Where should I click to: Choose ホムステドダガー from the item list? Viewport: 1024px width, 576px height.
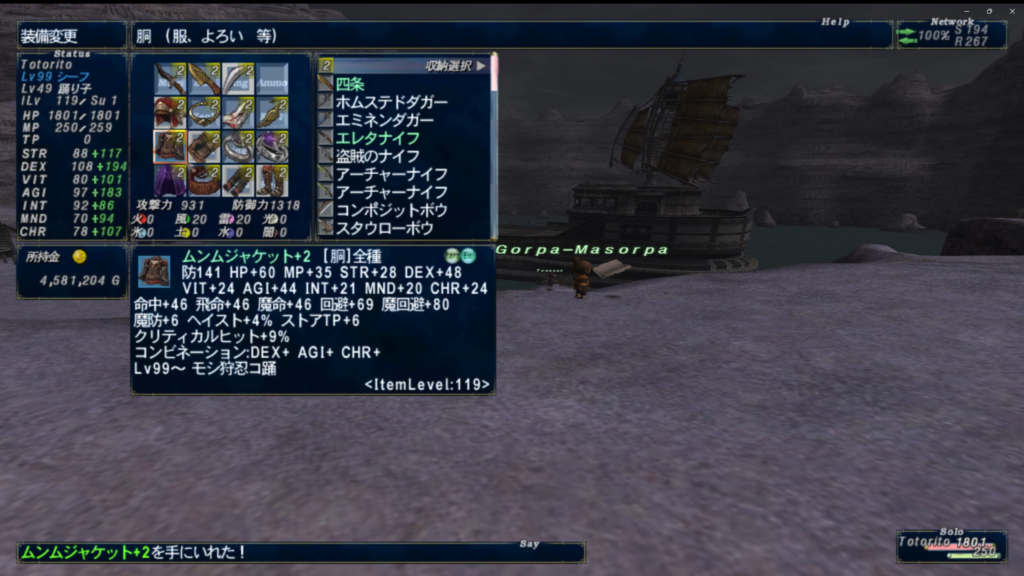391,102
